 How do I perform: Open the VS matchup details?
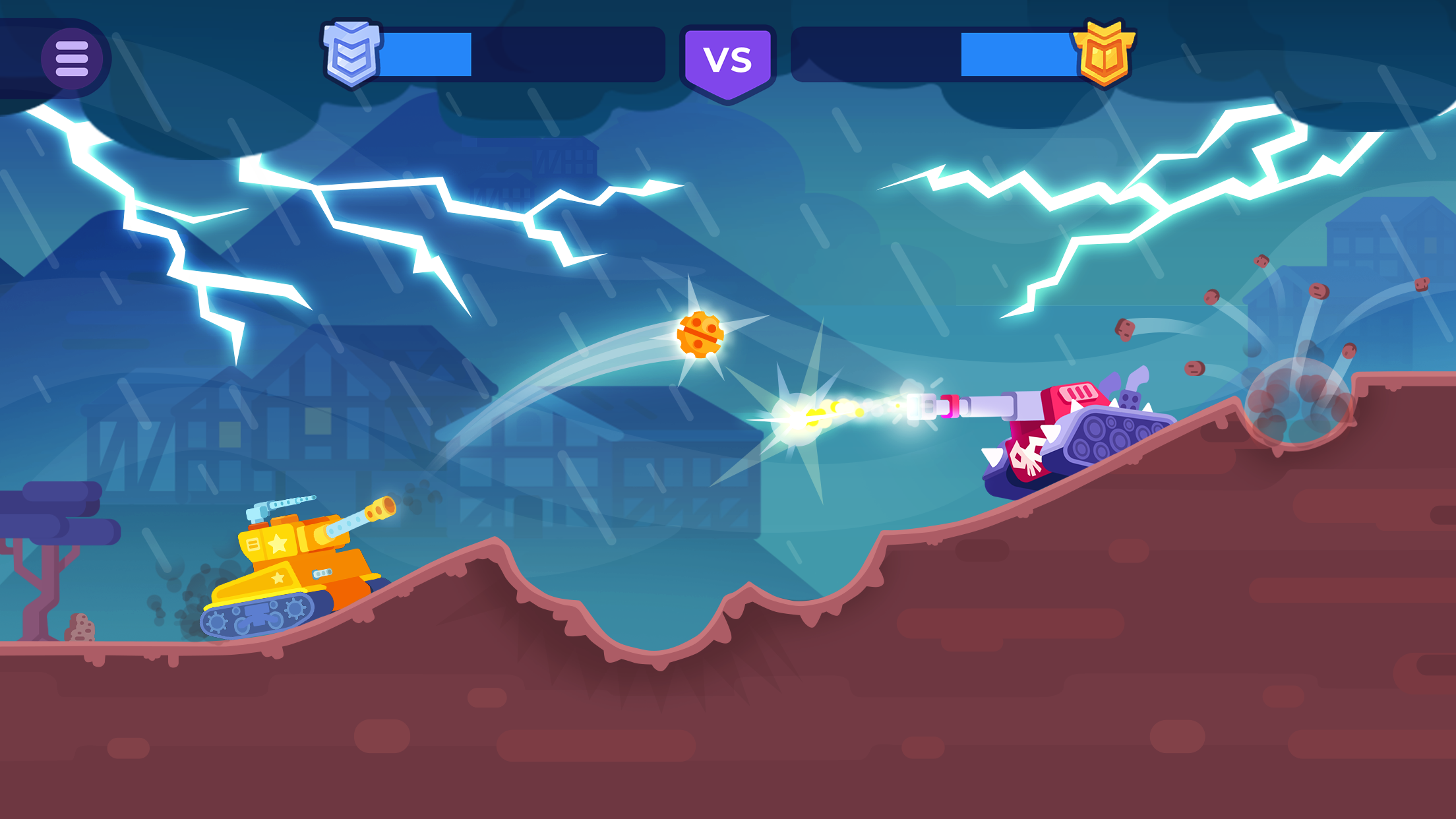pos(728,58)
